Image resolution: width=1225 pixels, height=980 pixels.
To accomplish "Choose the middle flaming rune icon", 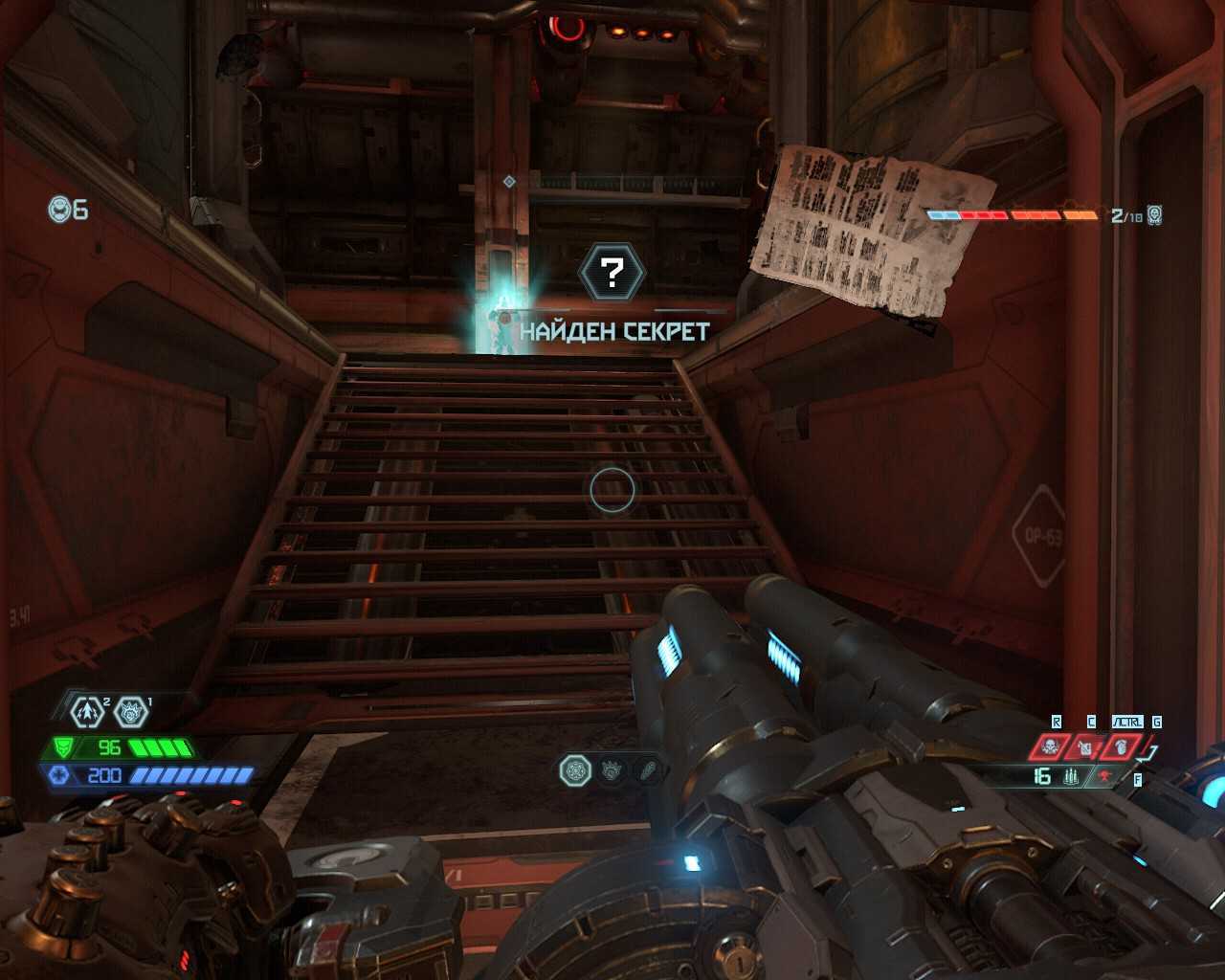I will [x=612, y=770].
